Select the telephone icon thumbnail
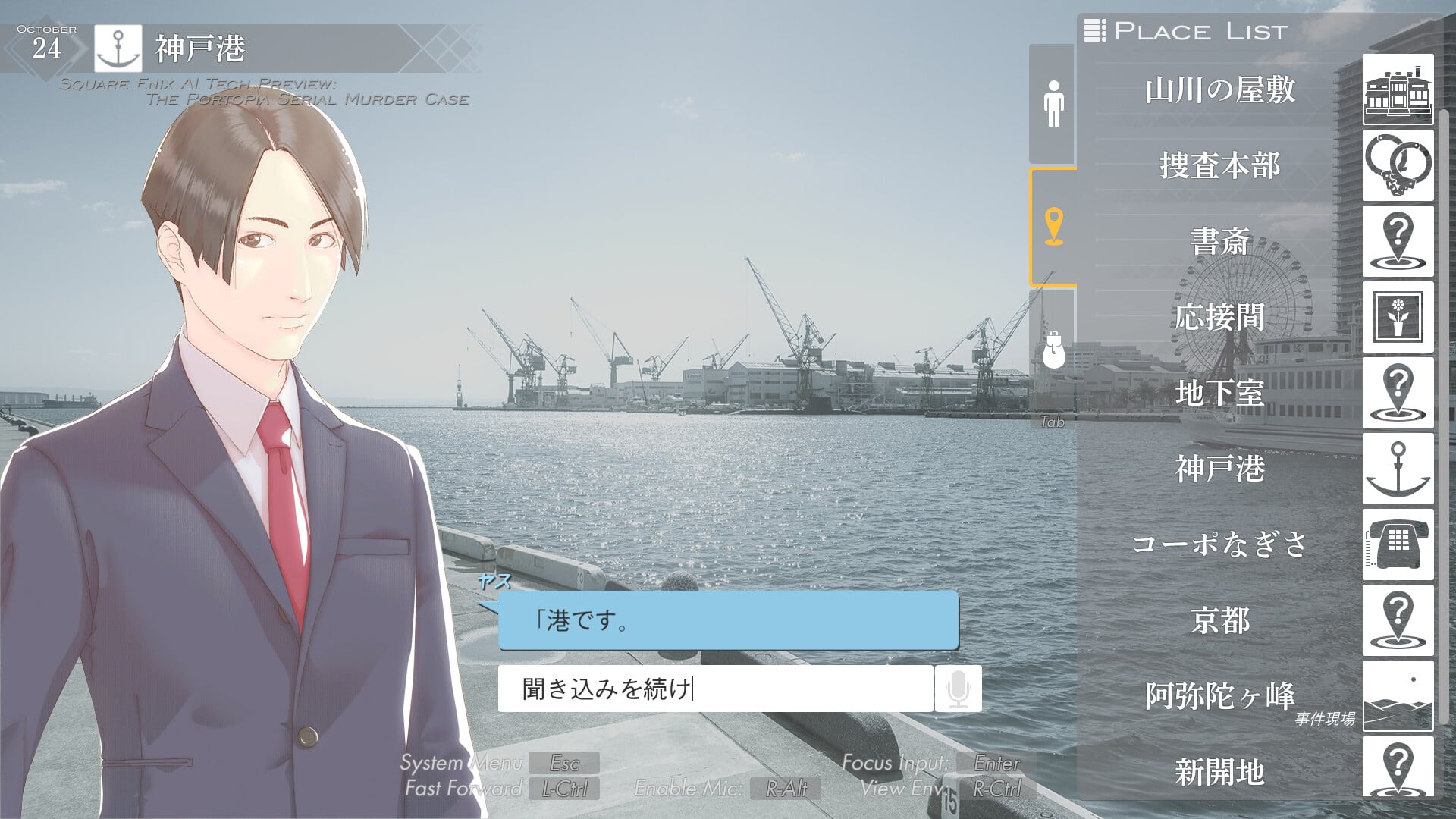The height and width of the screenshot is (819, 1456). (x=1398, y=544)
